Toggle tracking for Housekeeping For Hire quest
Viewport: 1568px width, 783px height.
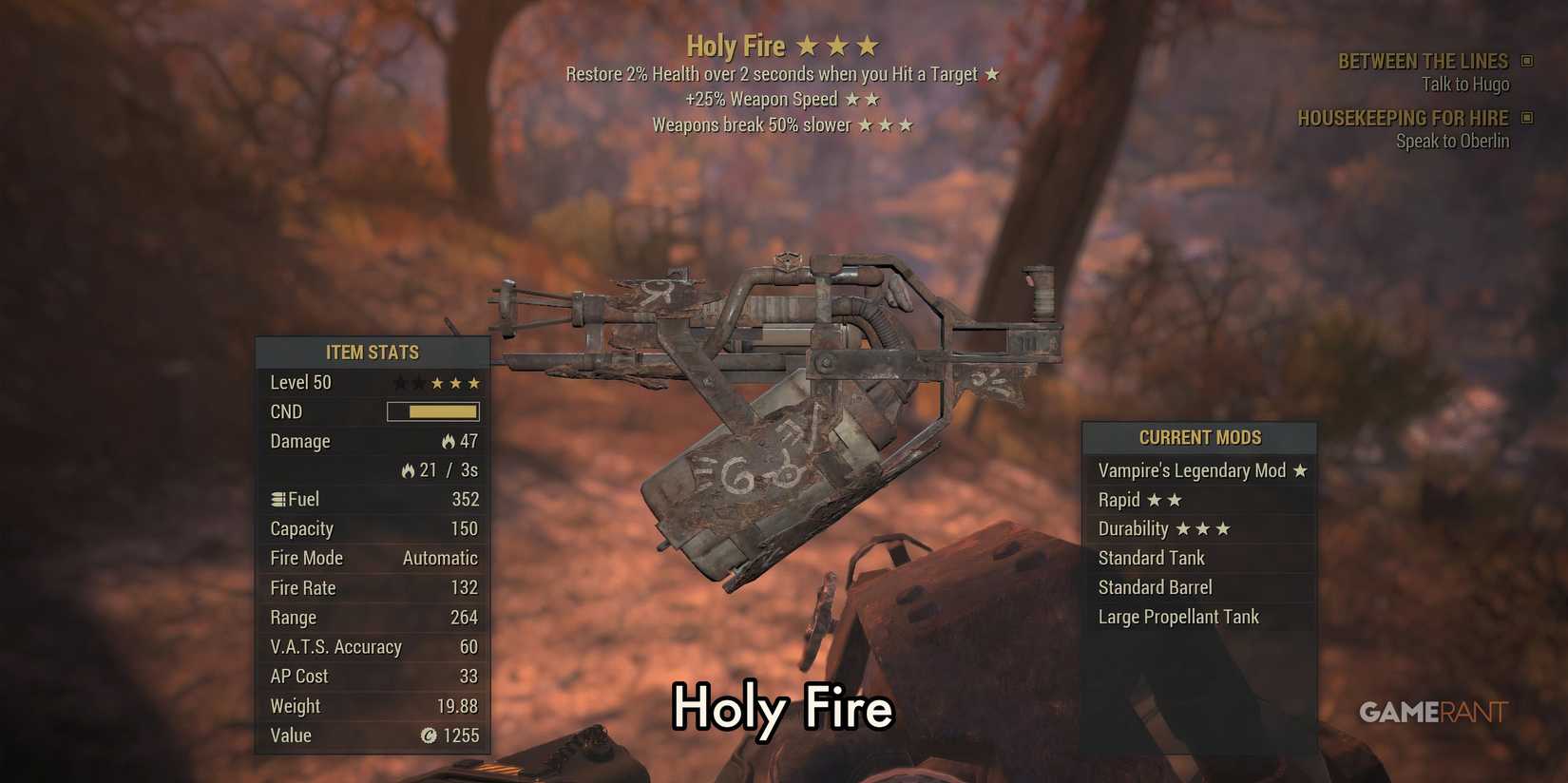coord(1526,117)
